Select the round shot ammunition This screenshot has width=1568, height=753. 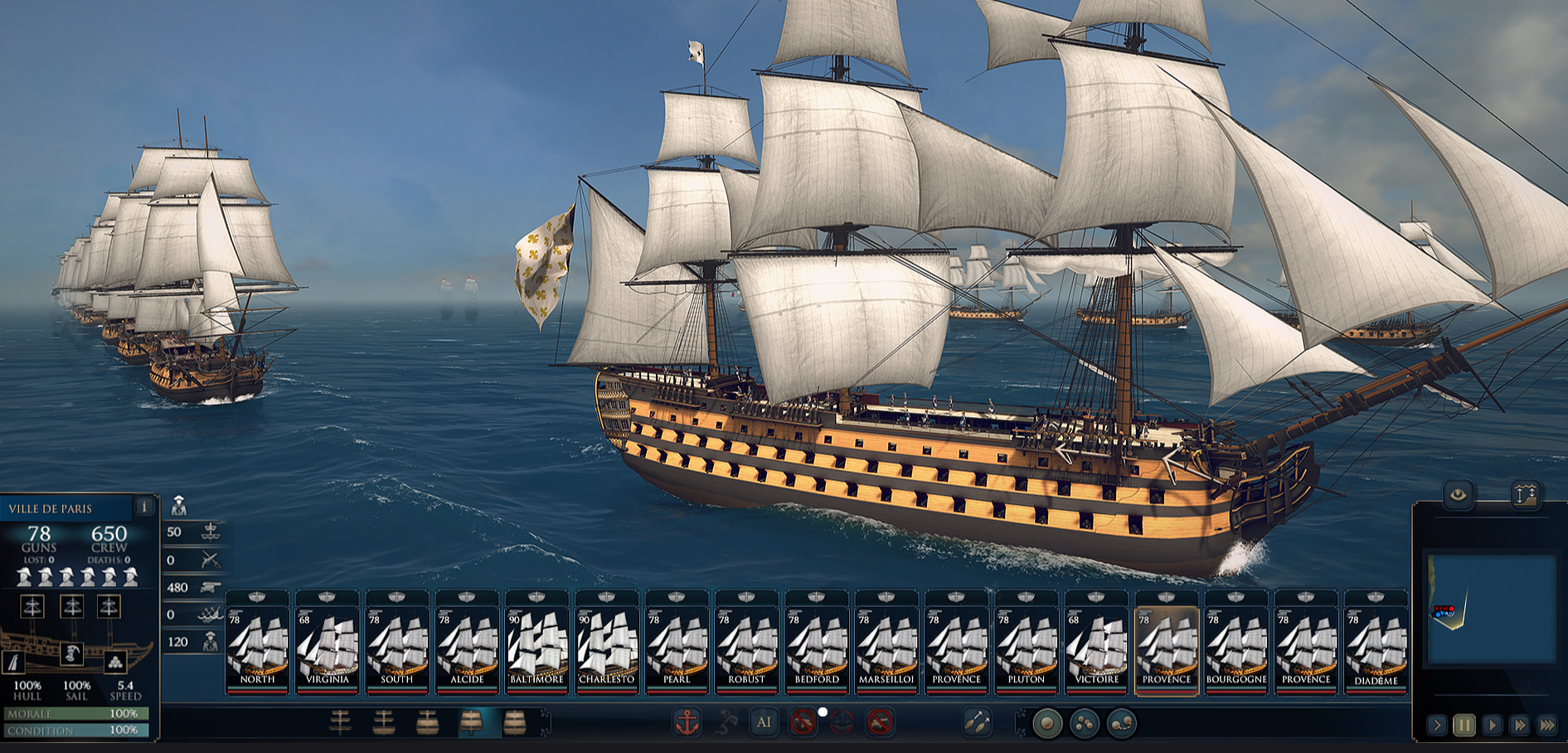[1046, 724]
